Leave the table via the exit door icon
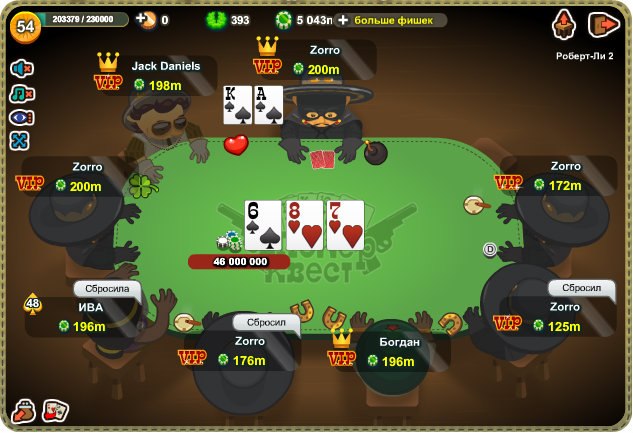 pos(603,24)
